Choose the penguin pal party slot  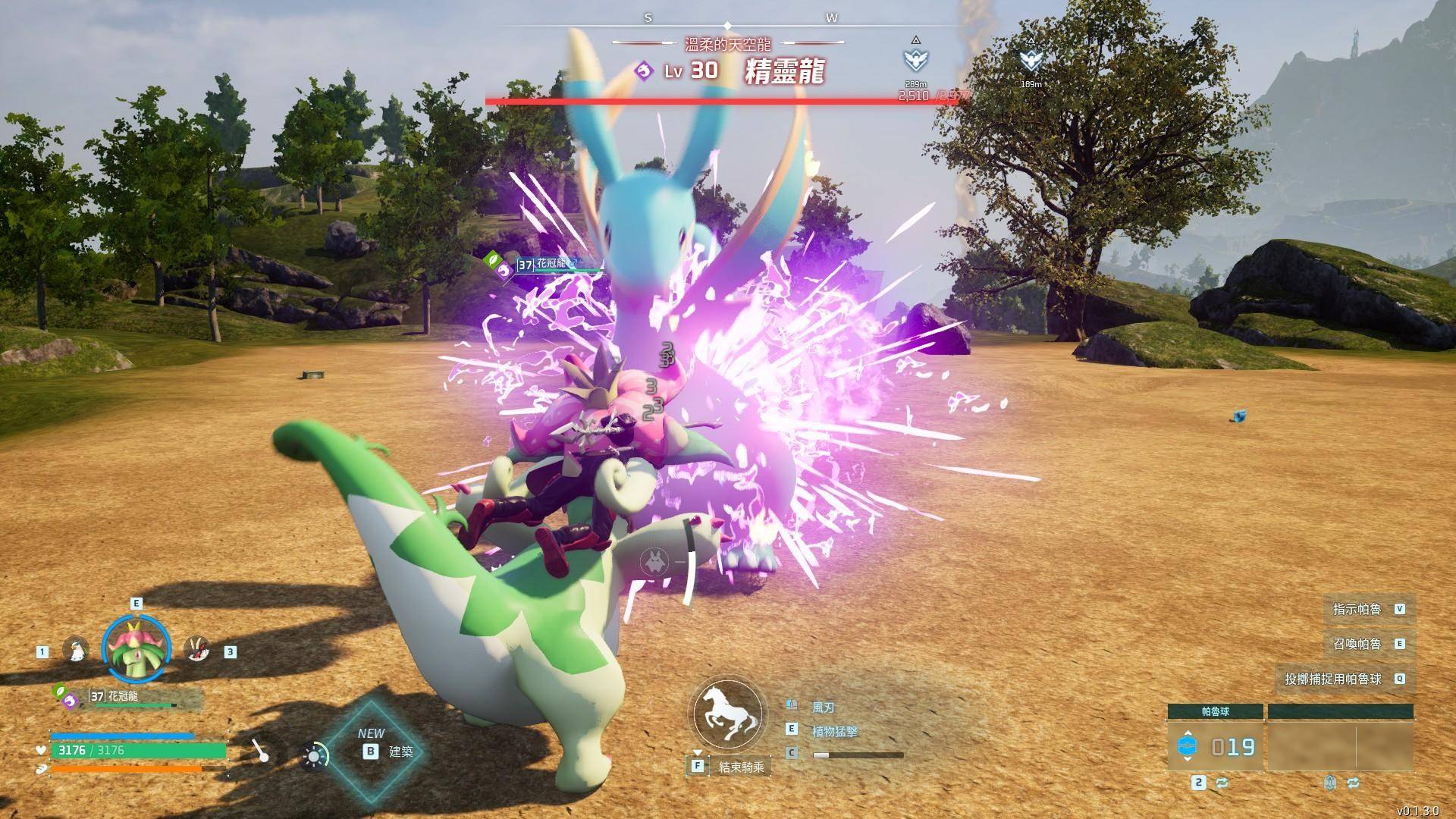click(x=76, y=650)
